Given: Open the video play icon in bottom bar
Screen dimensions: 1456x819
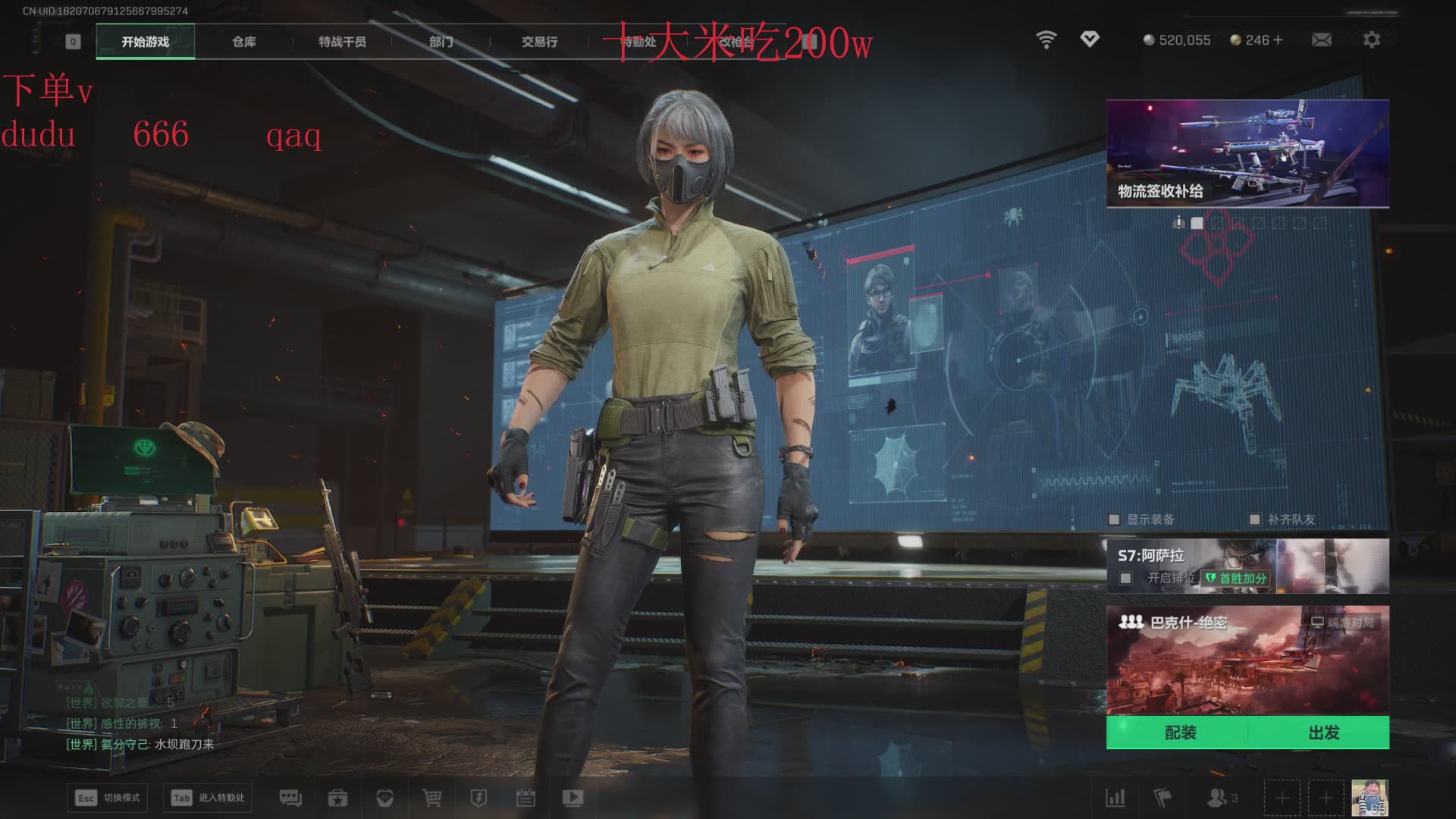Looking at the screenshot, I should point(573,798).
